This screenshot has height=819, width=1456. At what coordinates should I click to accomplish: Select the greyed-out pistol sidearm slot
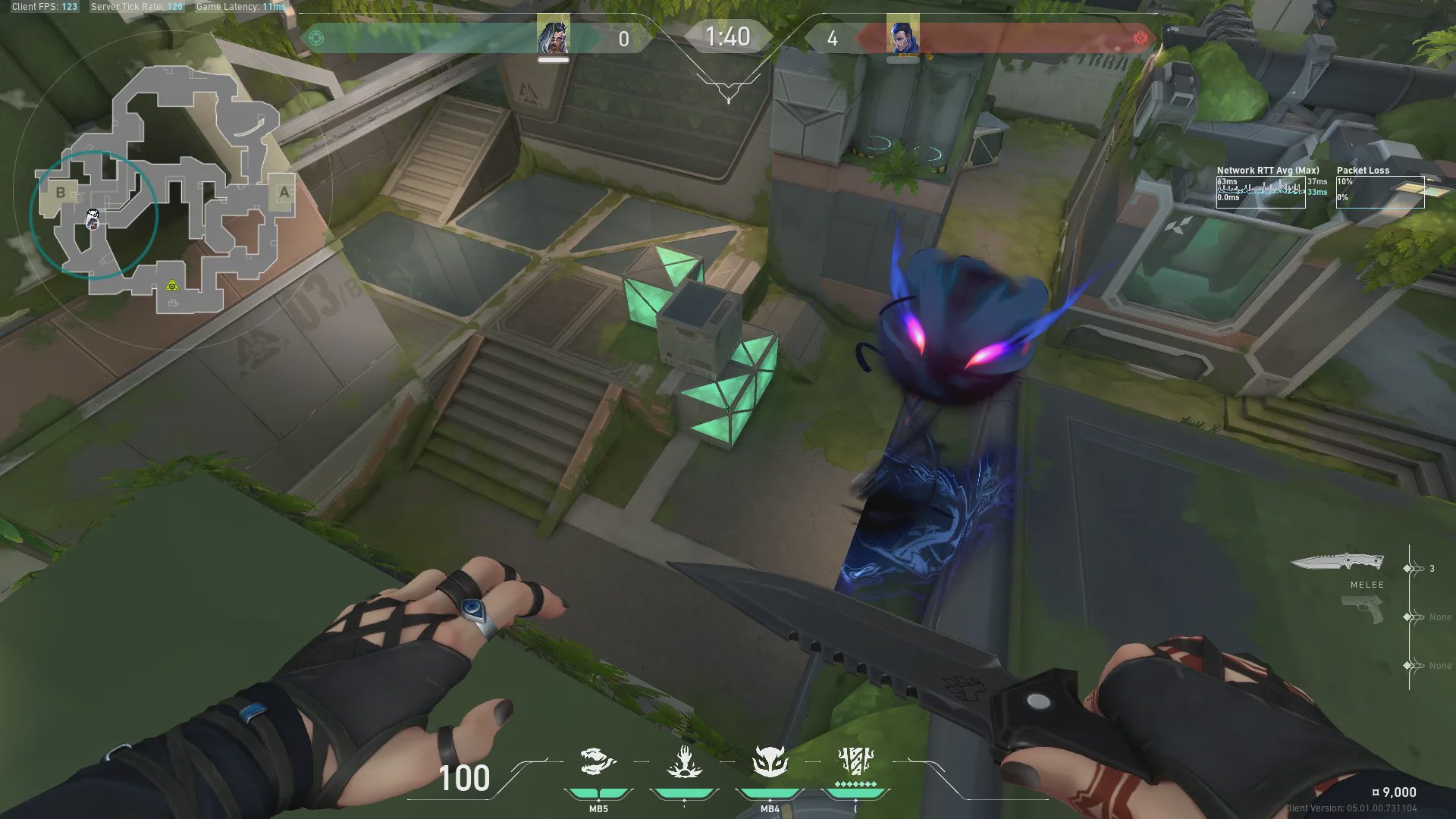1362,610
